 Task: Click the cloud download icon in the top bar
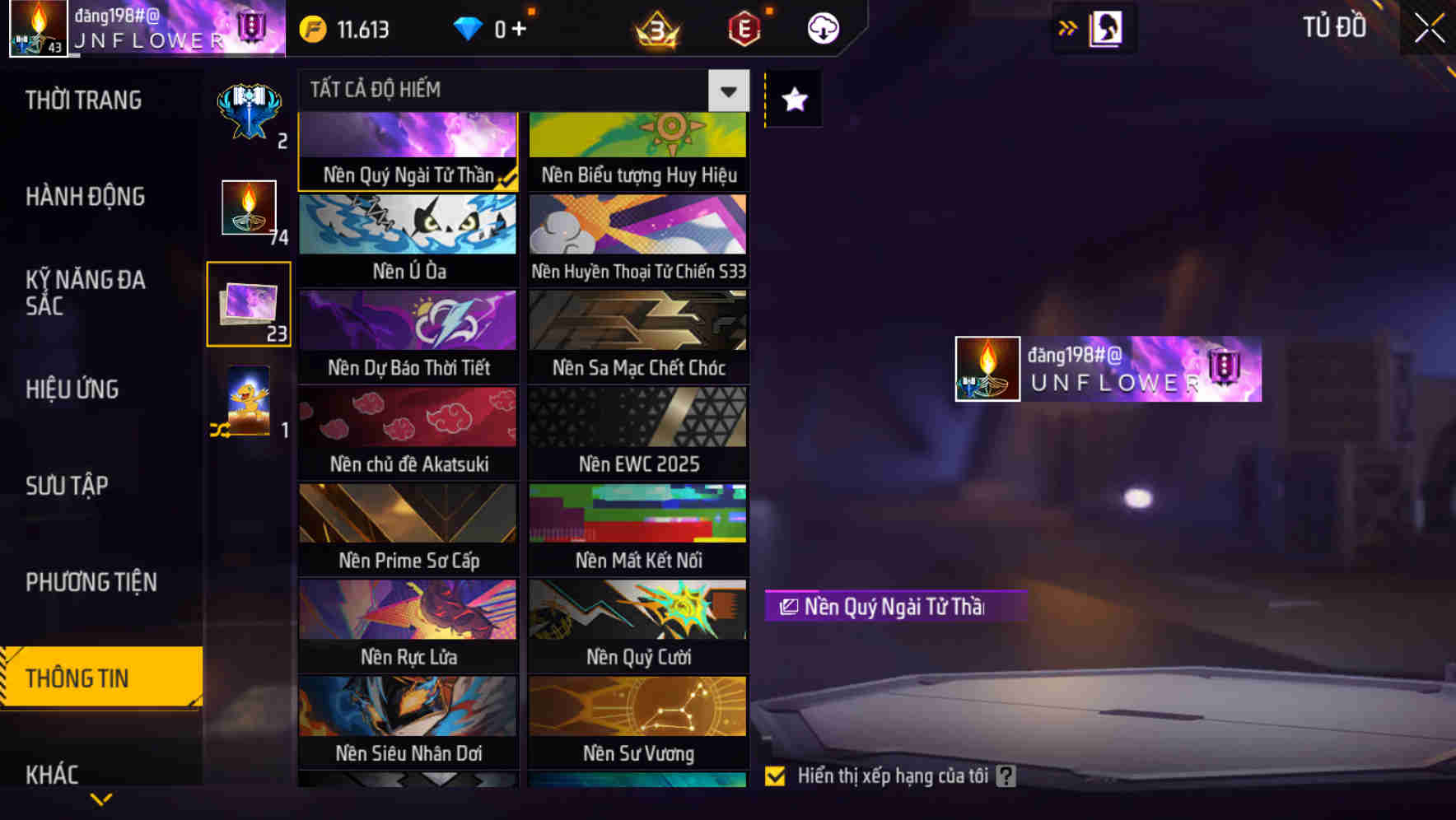823,28
